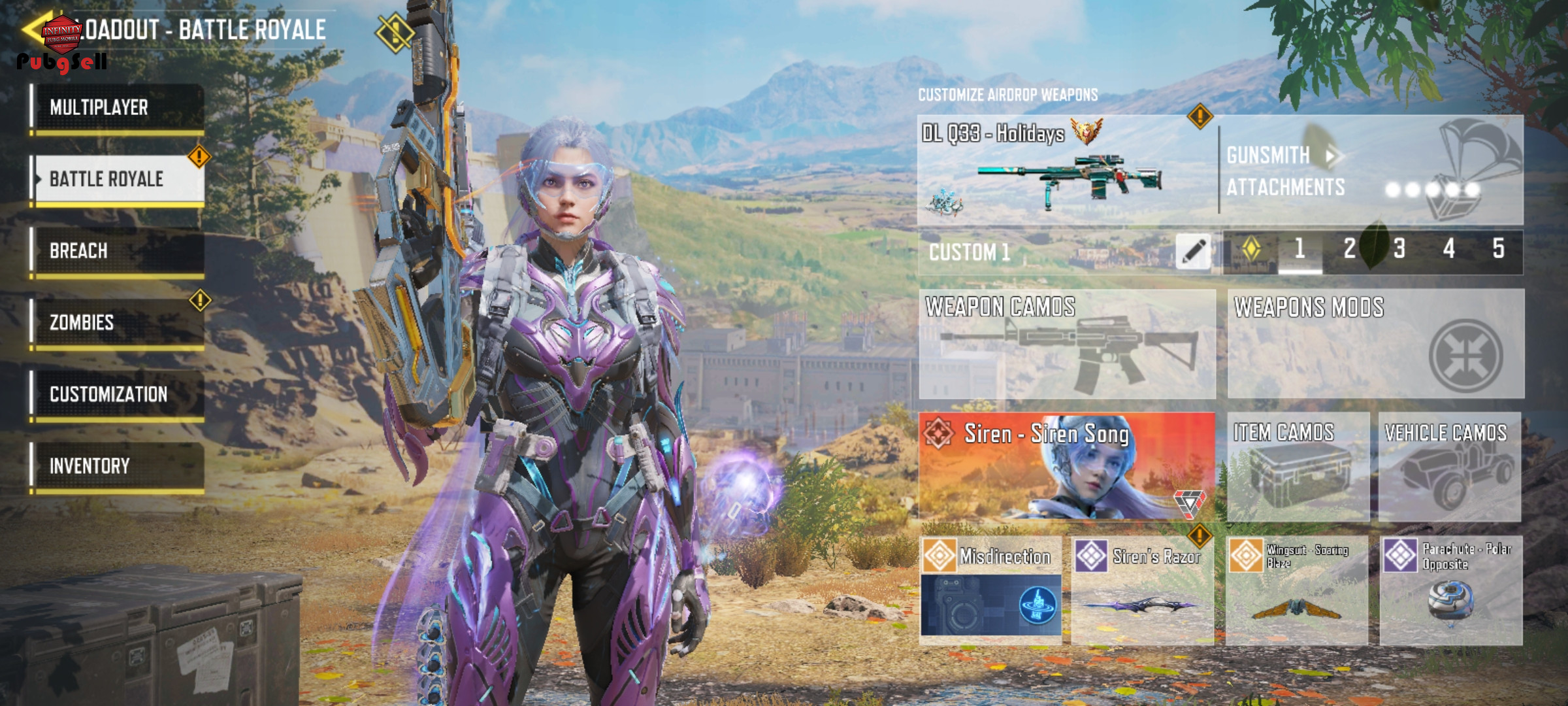
Task: Open the Weapons Mods panel
Action: [1375, 345]
